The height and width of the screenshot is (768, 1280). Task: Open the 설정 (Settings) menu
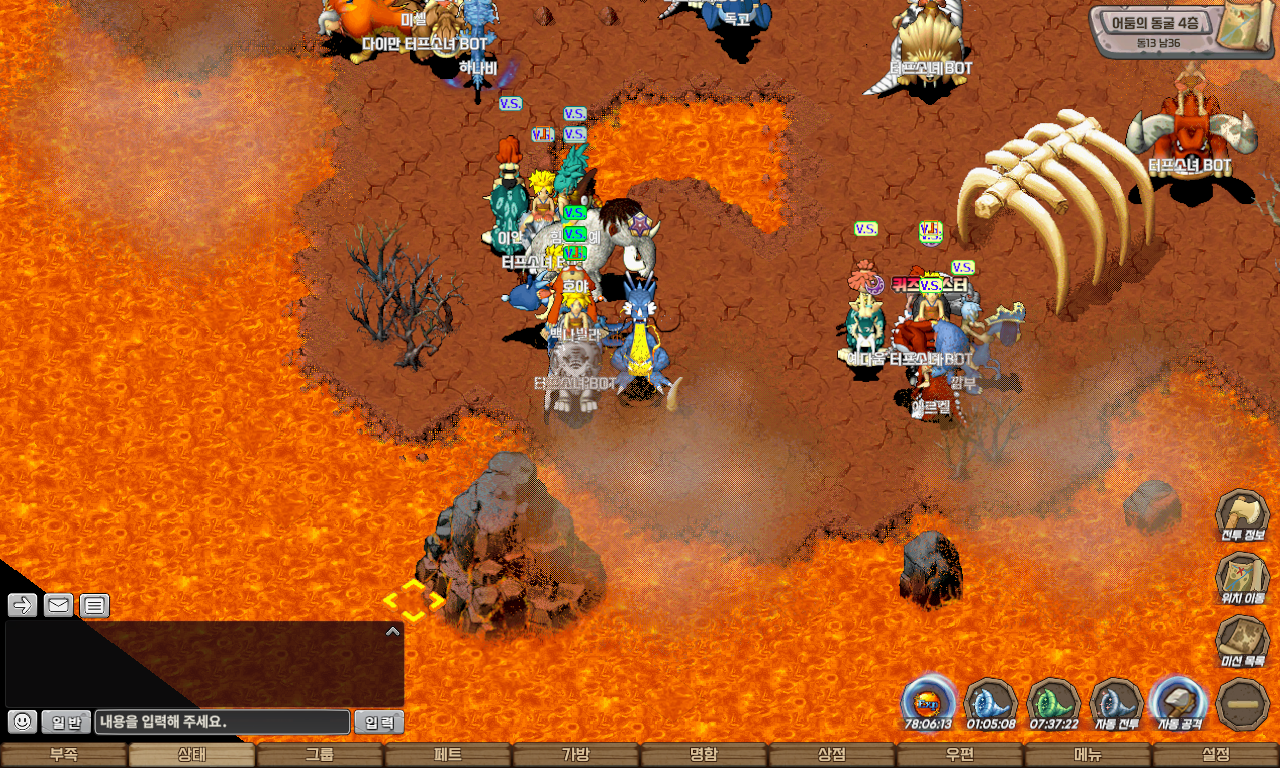pyautogui.click(x=1216, y=755)
